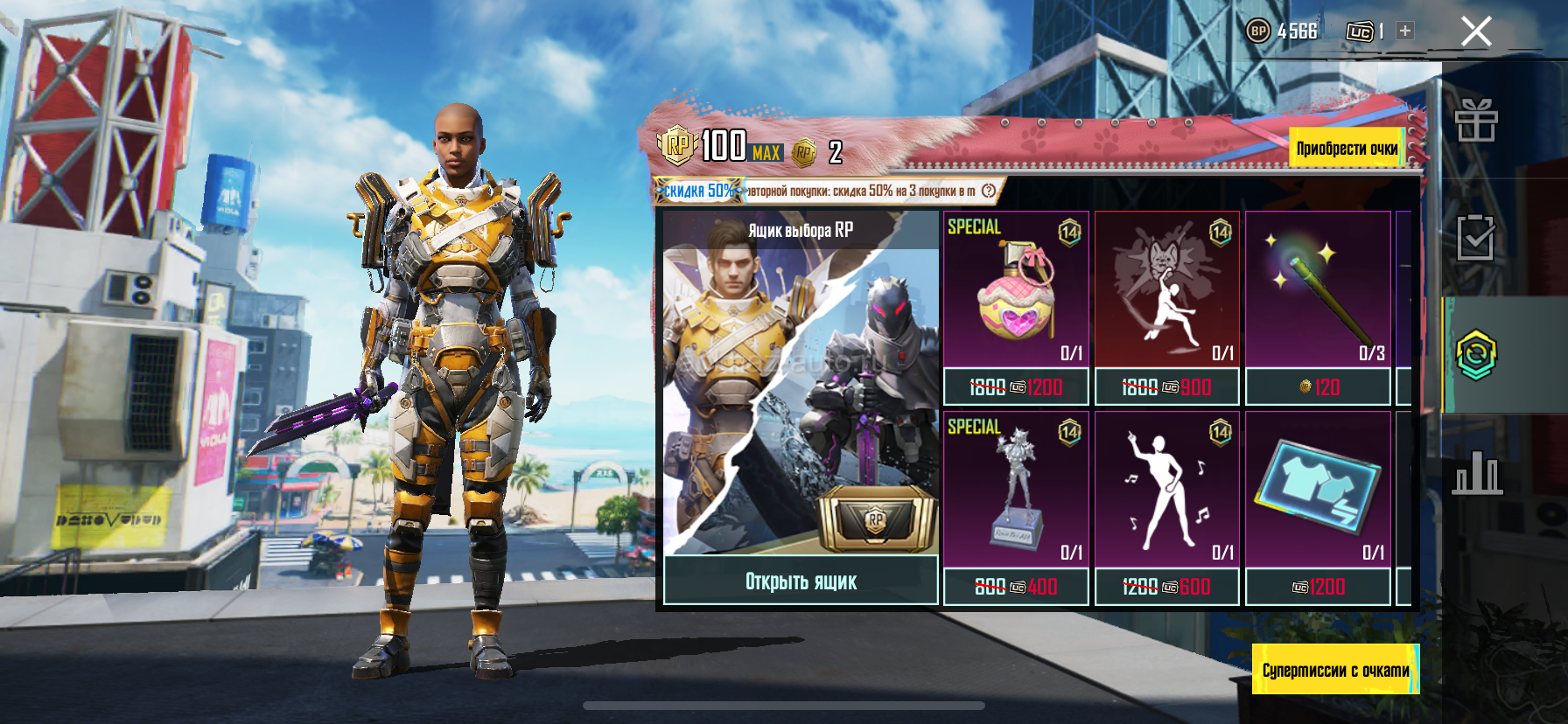Image resolution: width=1568 pixels, height=724 pixels.
Task: Select the sparkling wand item for 120
Action: 1318,293
